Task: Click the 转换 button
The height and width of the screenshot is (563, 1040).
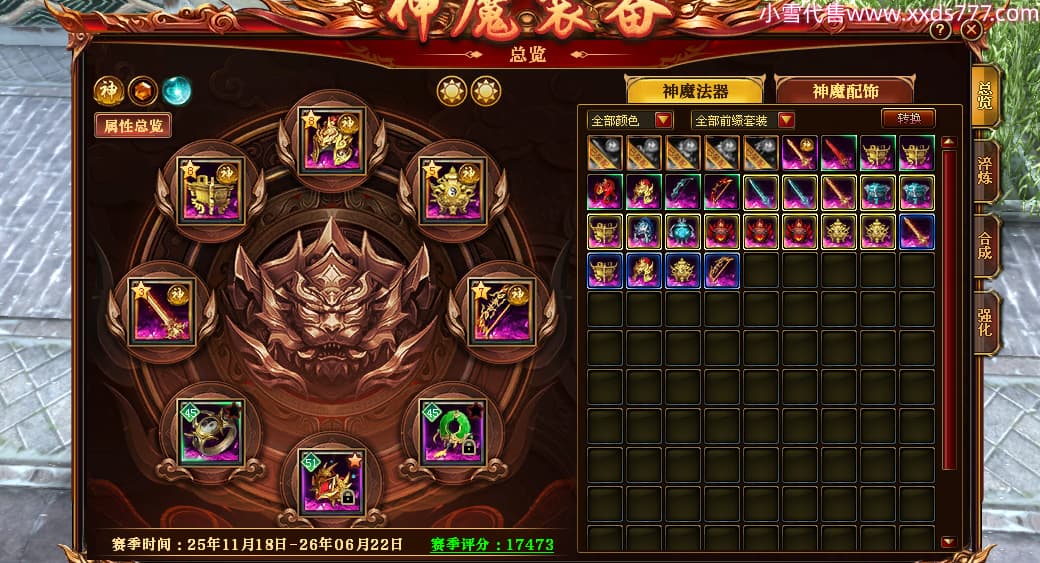Action: [x=908, y=118]
